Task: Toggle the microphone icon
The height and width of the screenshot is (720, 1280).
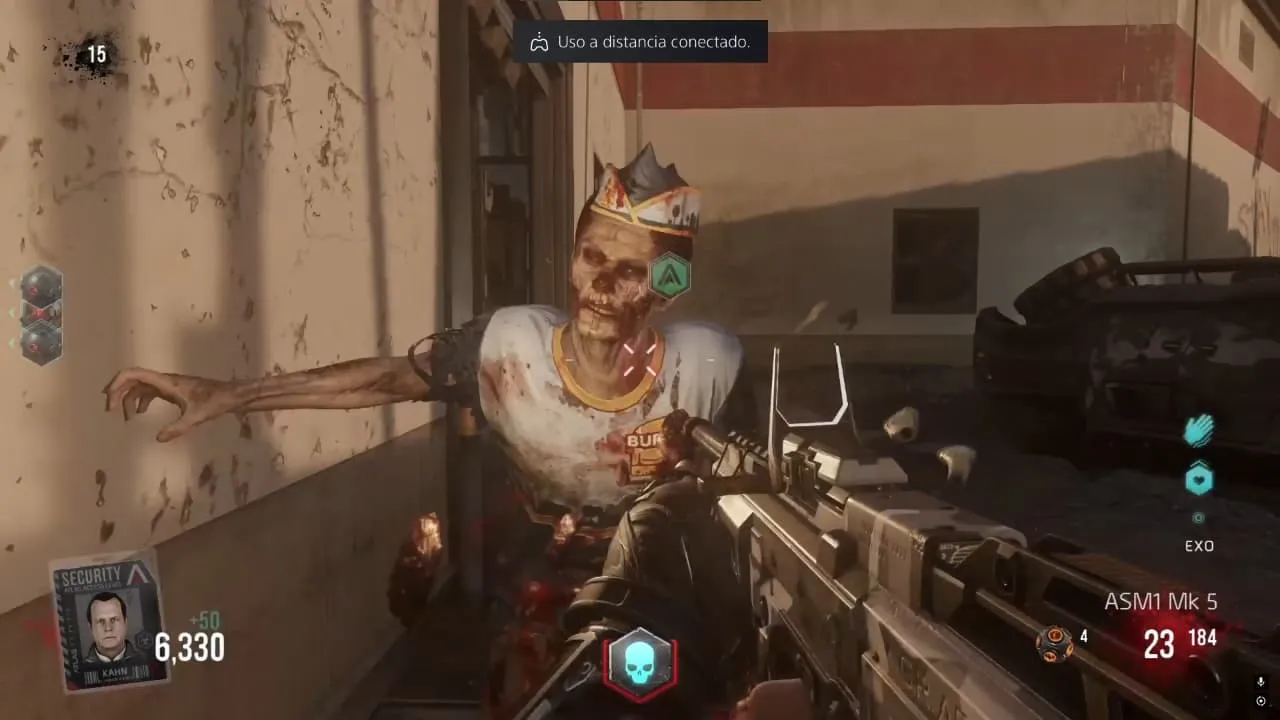Action: [1261, 682]
